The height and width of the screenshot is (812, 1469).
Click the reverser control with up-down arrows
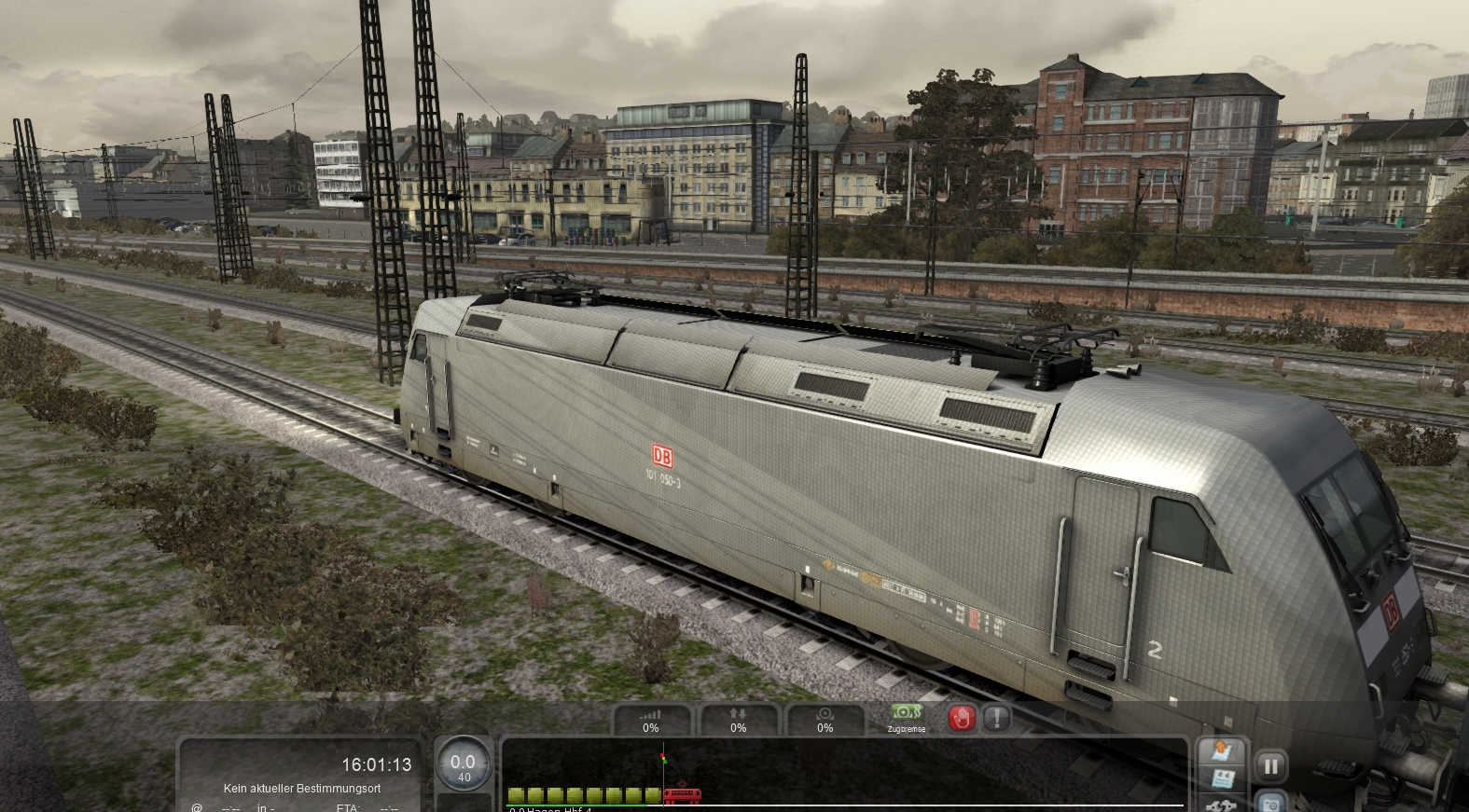pos(738,720)
